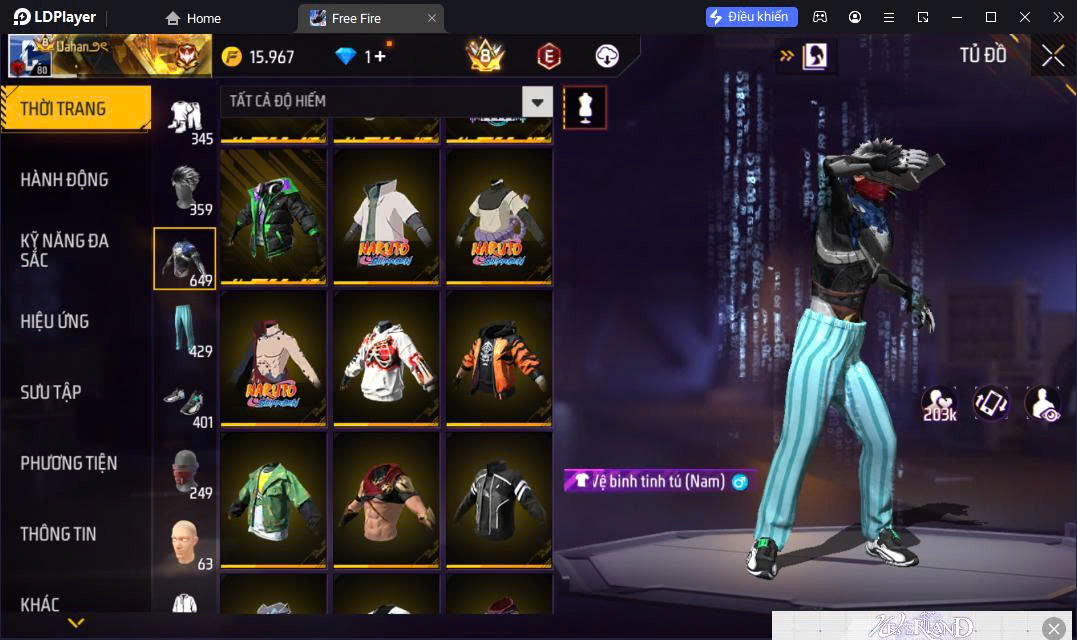Screen dimensions: 1077x640
Task: Switch to the Hiệu Ứng section
Action: [x=55, y=321]
